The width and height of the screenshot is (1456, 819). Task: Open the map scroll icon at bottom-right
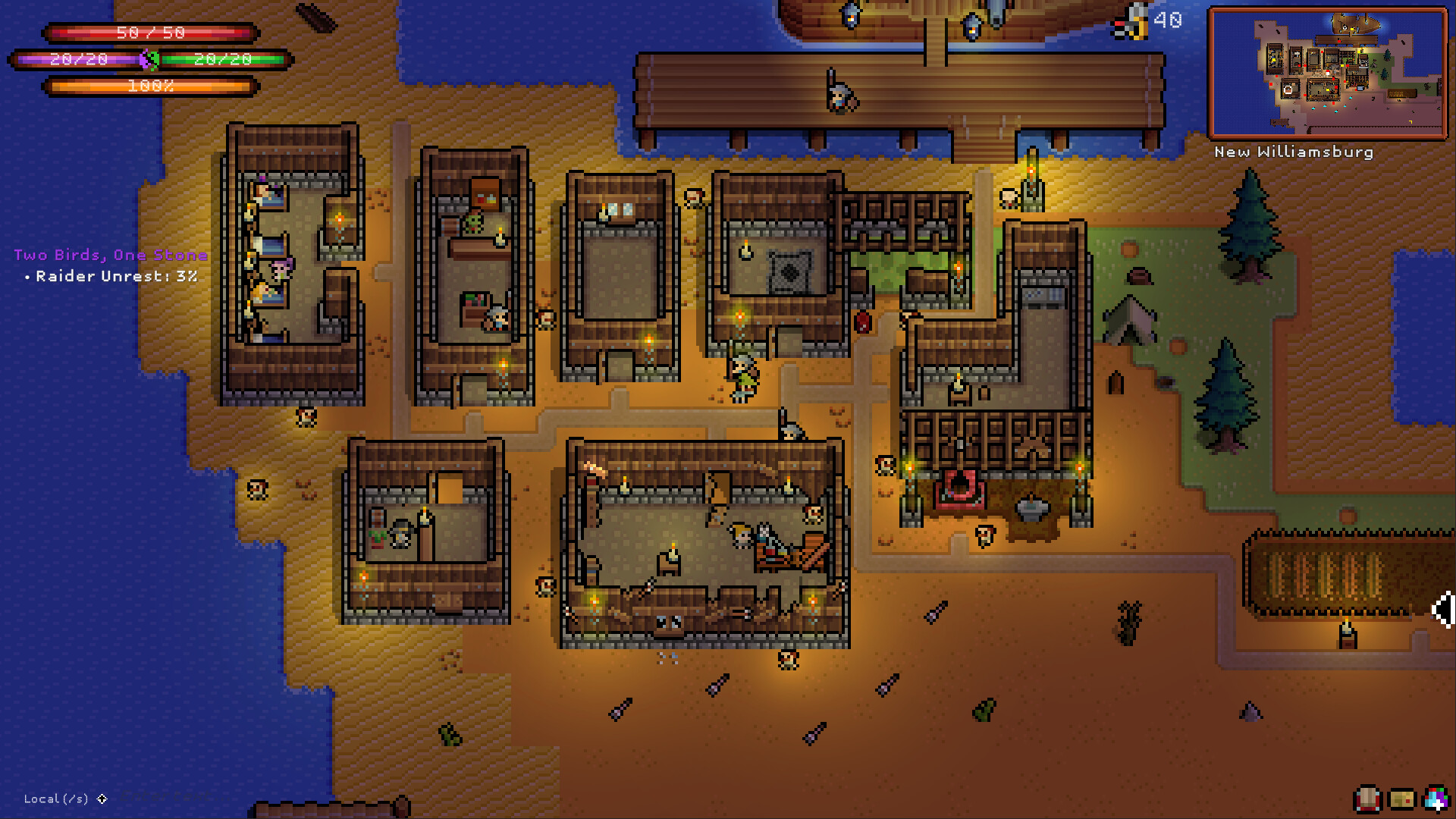[1401, 800]
